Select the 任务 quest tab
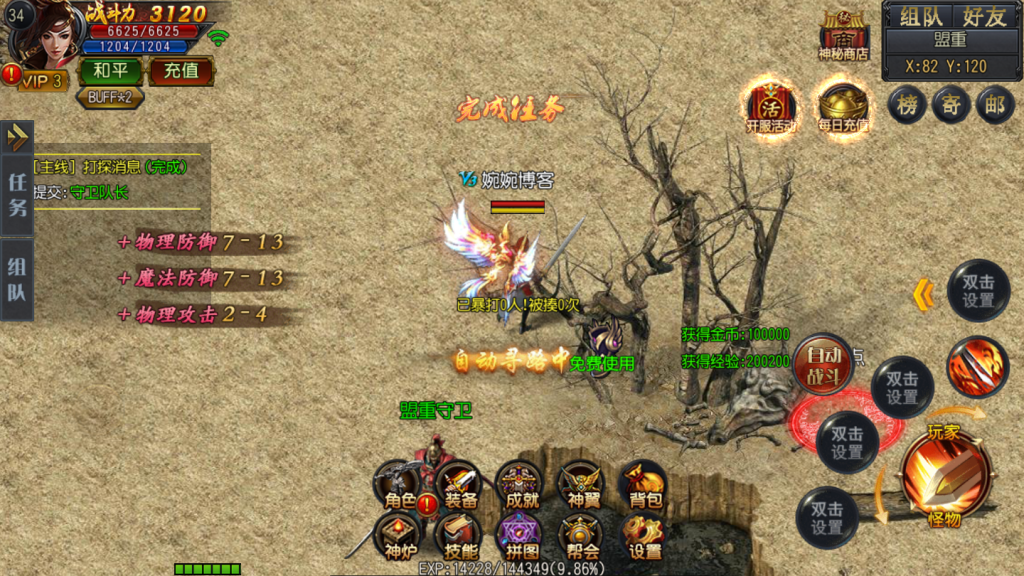The width and height of the screenshot is (1024, 576). coord(18,194)
